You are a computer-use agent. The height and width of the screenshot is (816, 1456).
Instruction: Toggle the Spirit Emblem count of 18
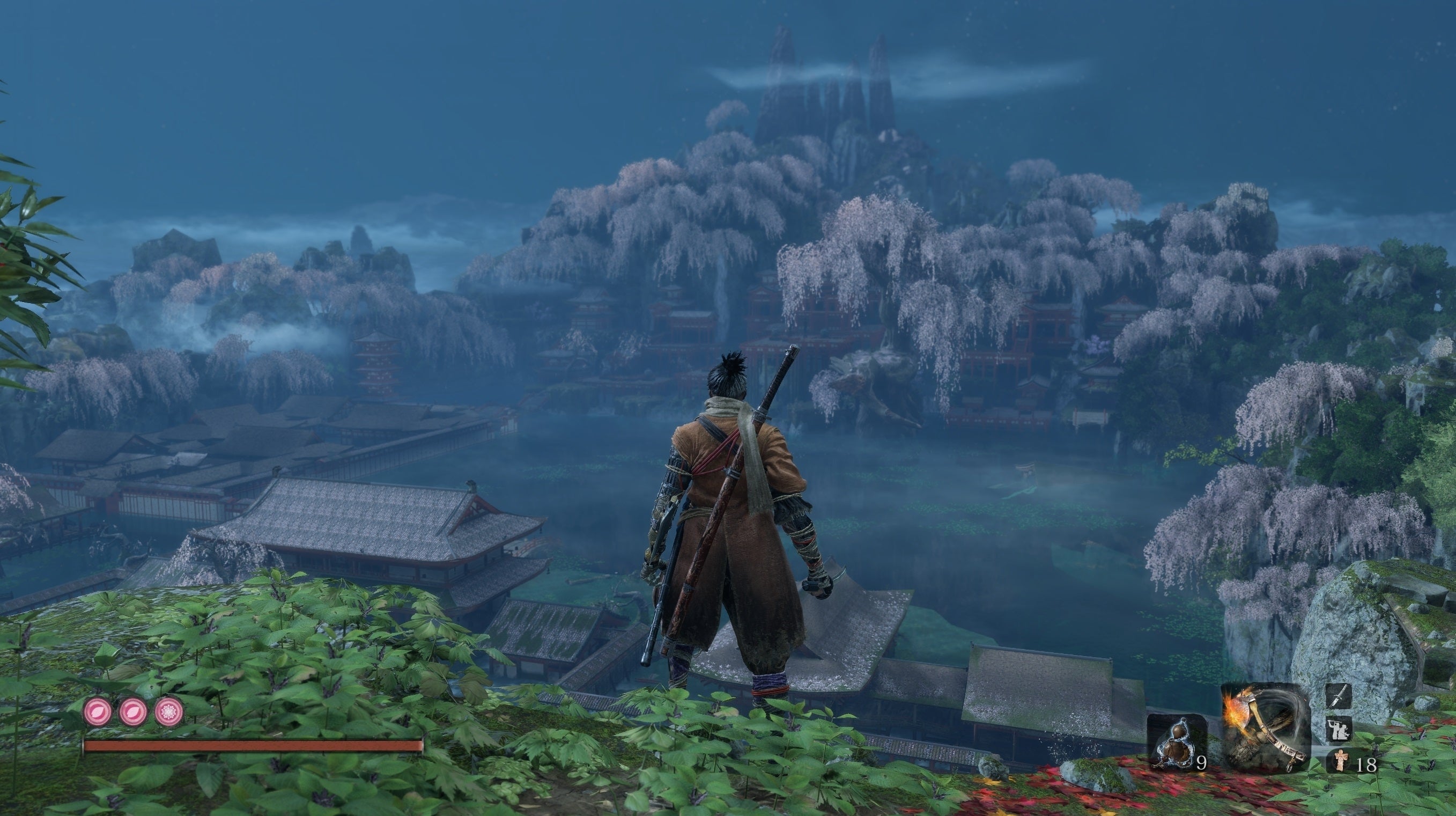tap(1366, 764)
